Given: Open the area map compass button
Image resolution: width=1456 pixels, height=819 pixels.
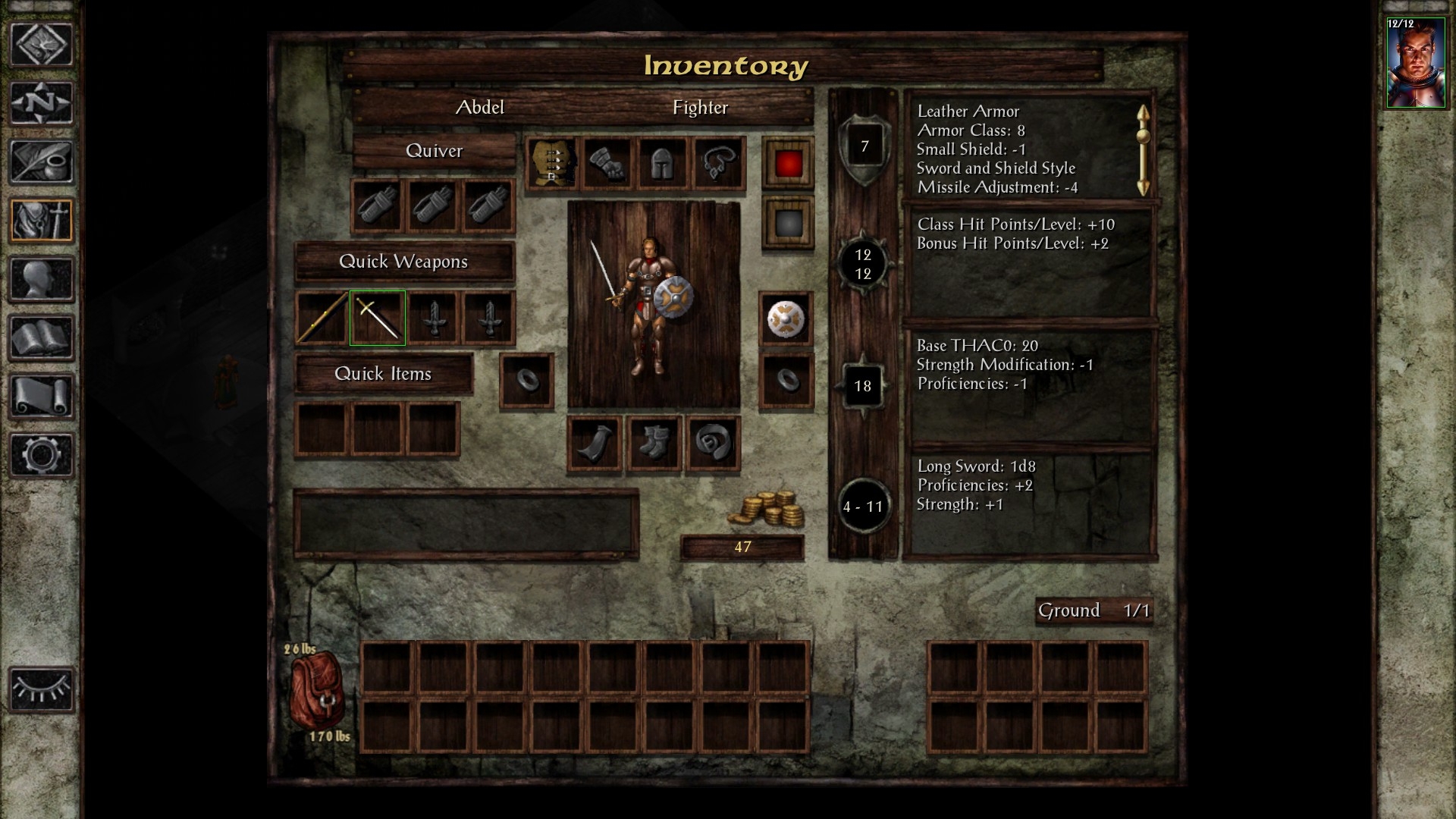Looking at the screenshot, I should 42,103.
